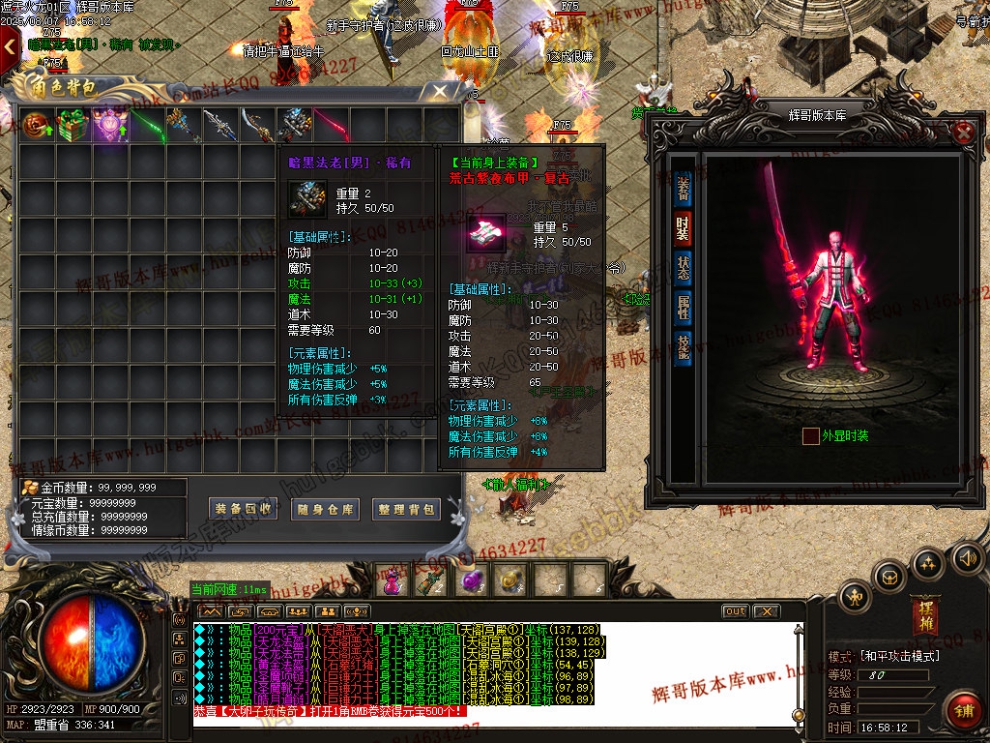Select the purple medal badge item
990x743 pixels.
pos(110,126)
